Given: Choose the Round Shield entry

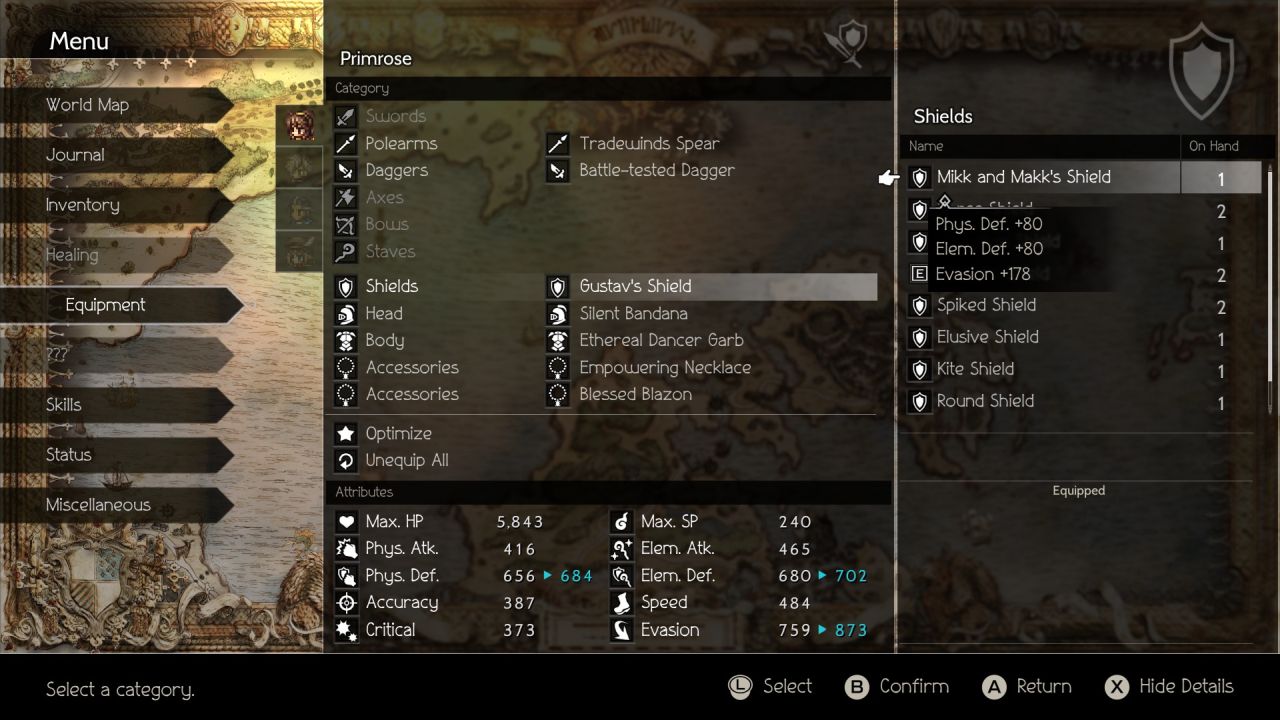Looking at the screenshot, I should coord(985,402).
